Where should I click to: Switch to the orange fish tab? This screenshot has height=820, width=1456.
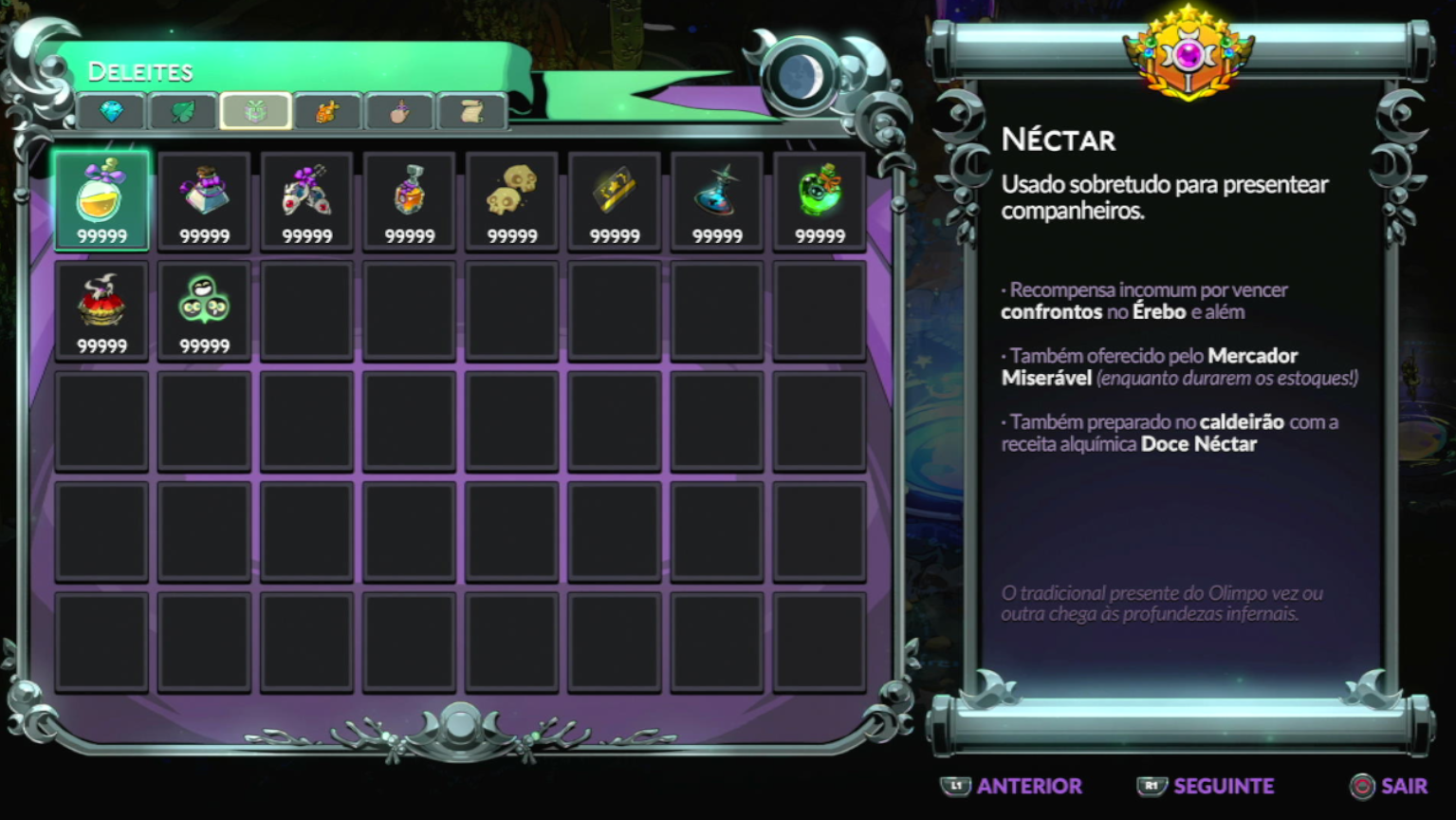[327, 112]
